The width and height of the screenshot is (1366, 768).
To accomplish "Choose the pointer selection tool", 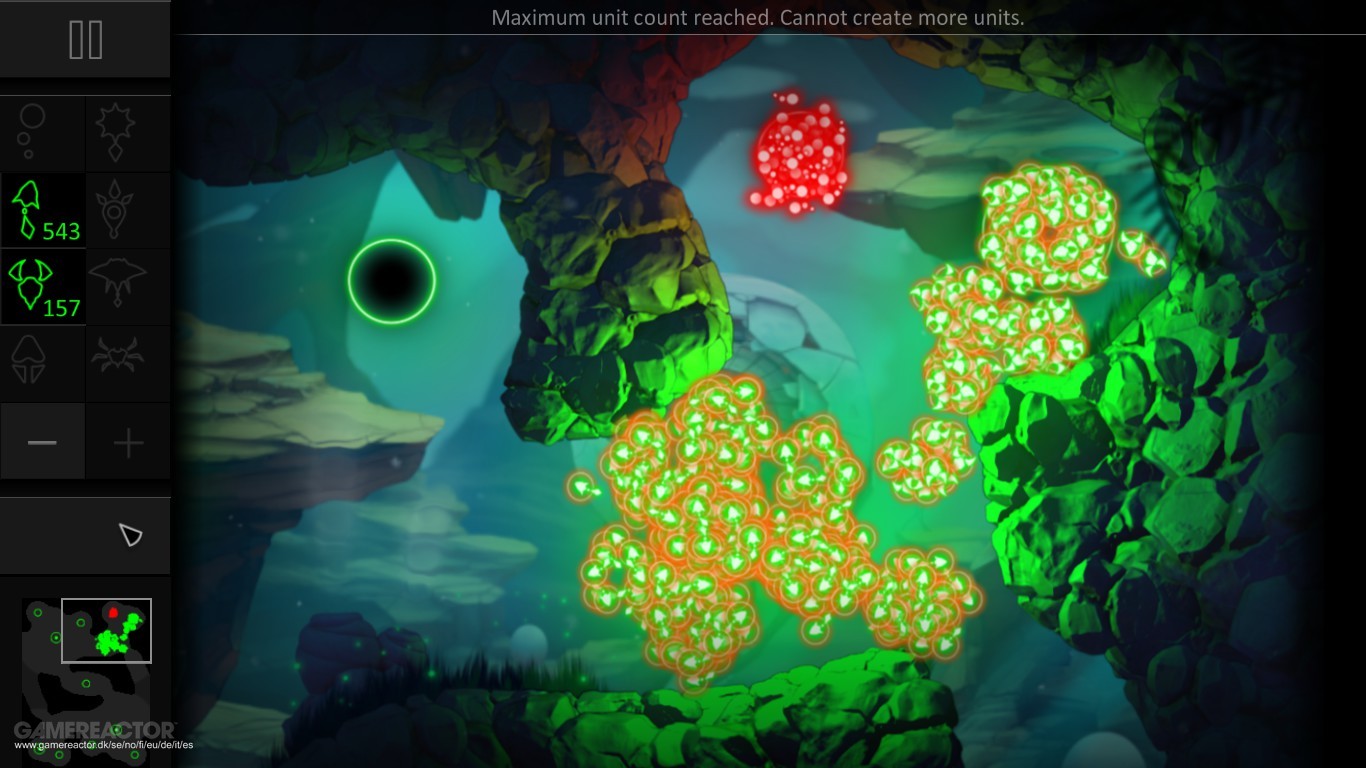I will pyautogui.click(x=133, y=534).
